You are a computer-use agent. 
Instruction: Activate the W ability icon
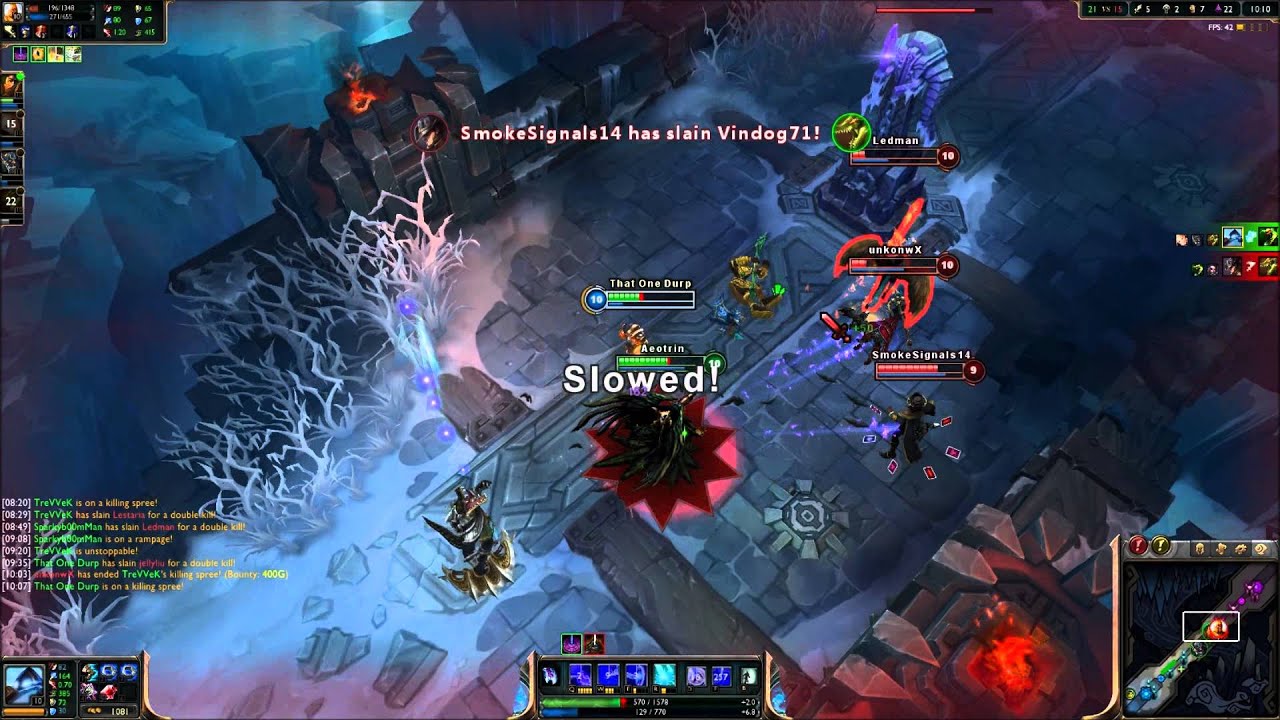point(610,677)
